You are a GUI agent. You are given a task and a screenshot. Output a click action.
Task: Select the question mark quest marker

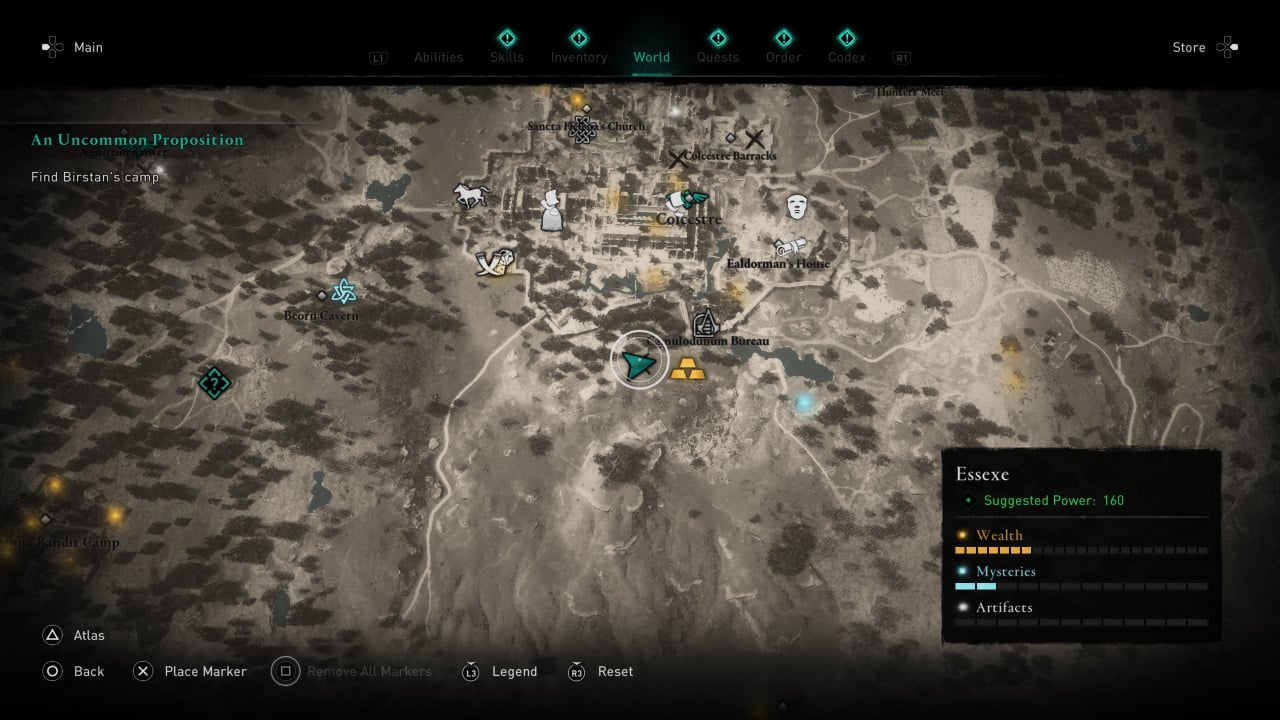[x=214, y=382]
